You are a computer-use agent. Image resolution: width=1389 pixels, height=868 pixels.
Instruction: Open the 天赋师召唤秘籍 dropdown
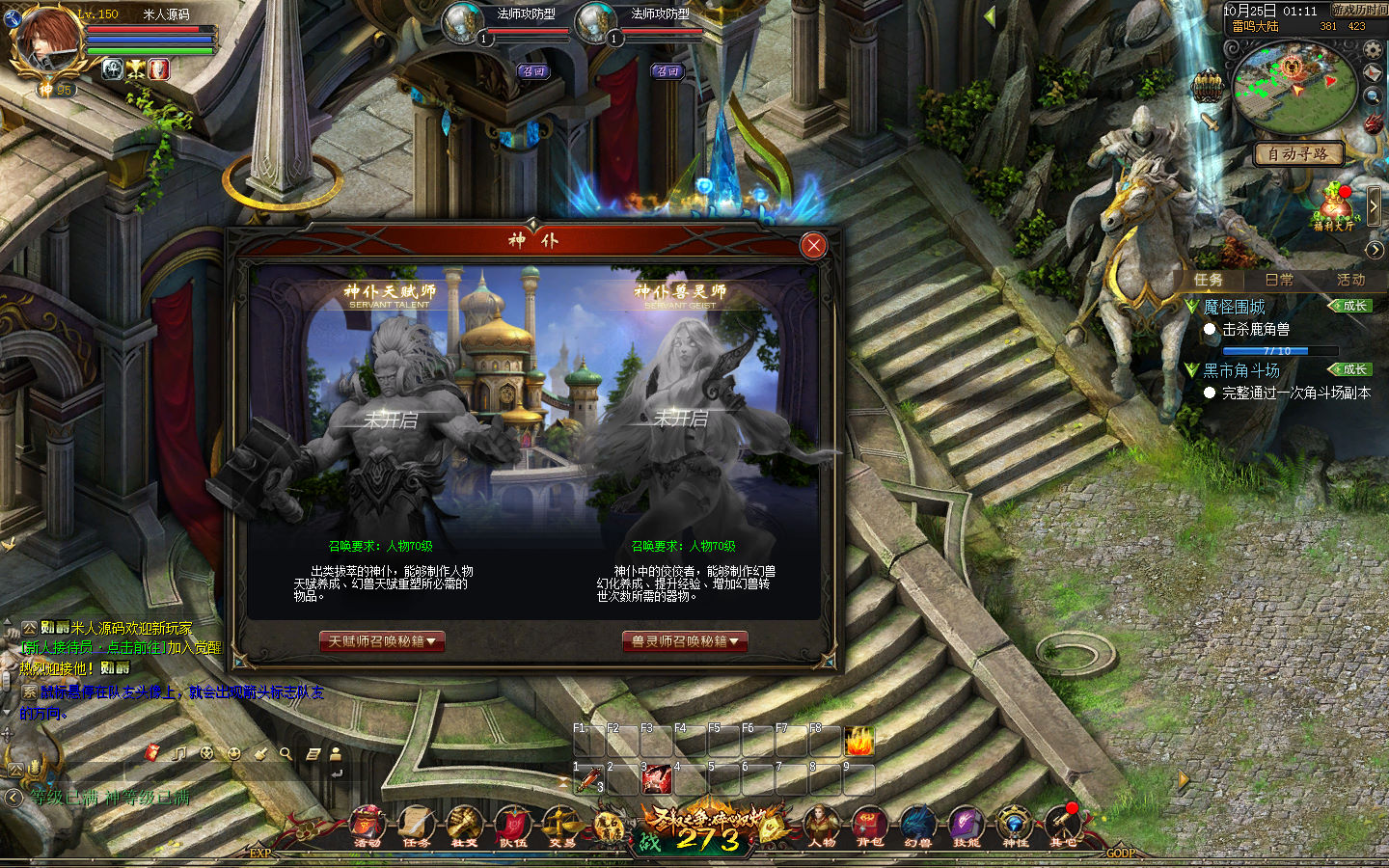click(x=382, y=641)
